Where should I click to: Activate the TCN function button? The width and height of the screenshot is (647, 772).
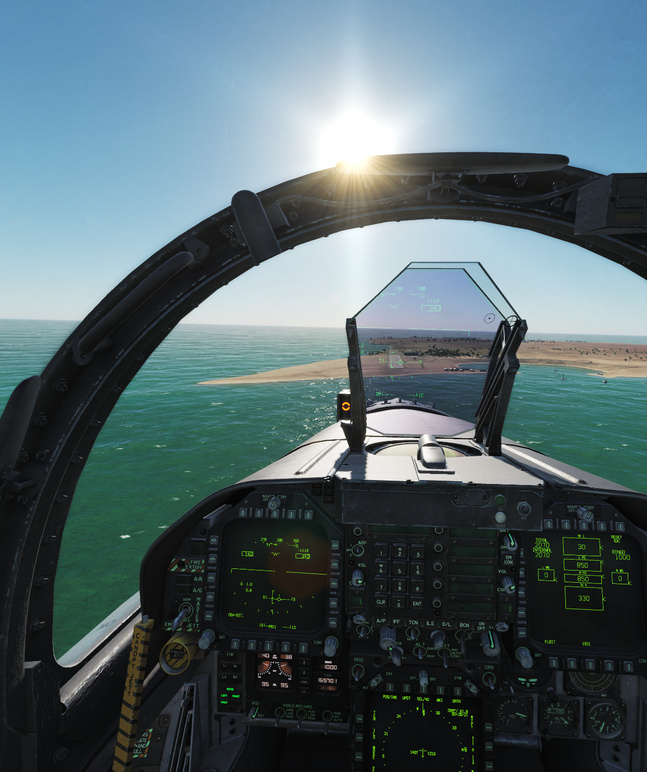coord(413,623)
